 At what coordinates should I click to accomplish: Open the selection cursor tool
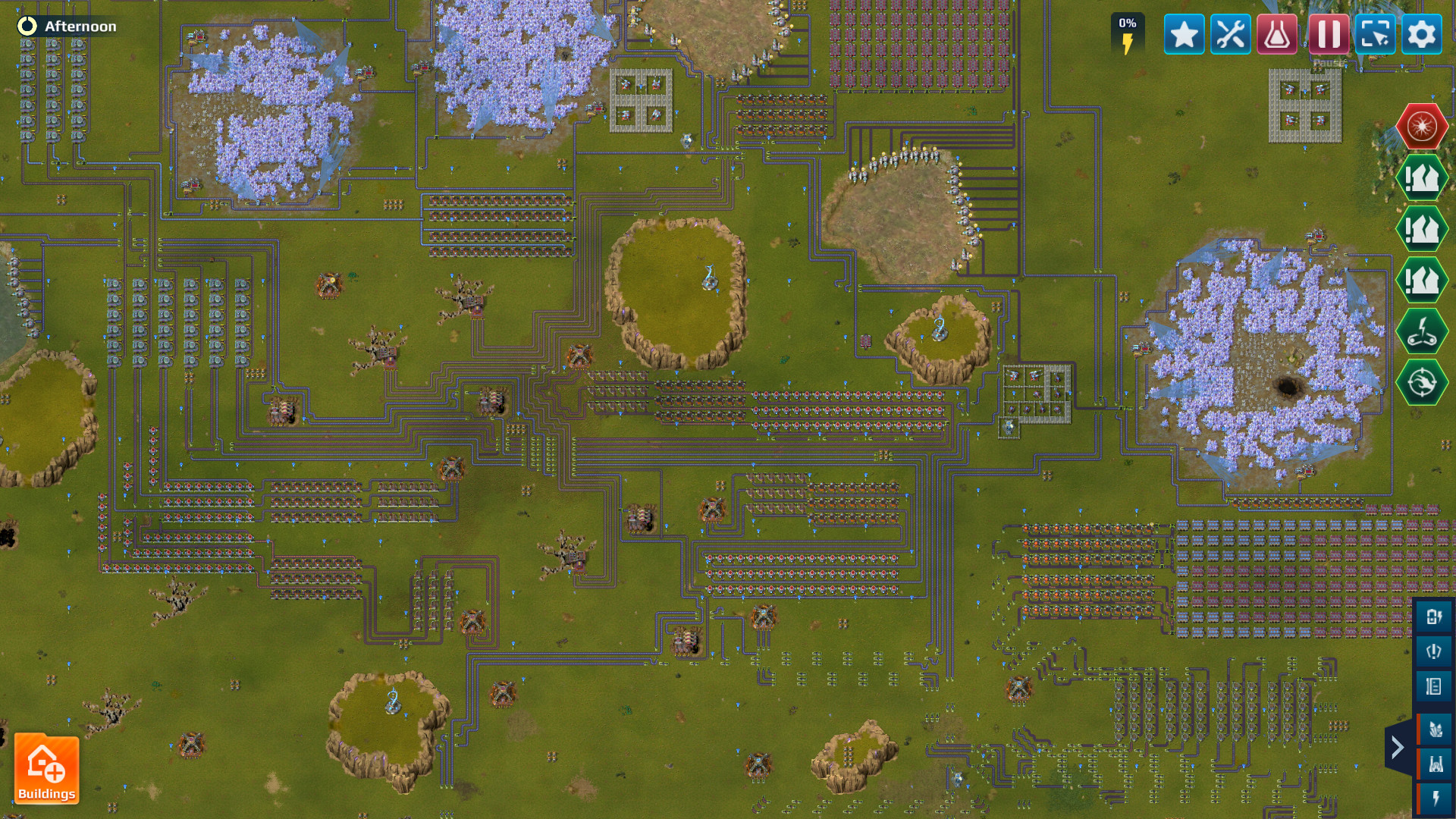click(x=1375, y=33)
